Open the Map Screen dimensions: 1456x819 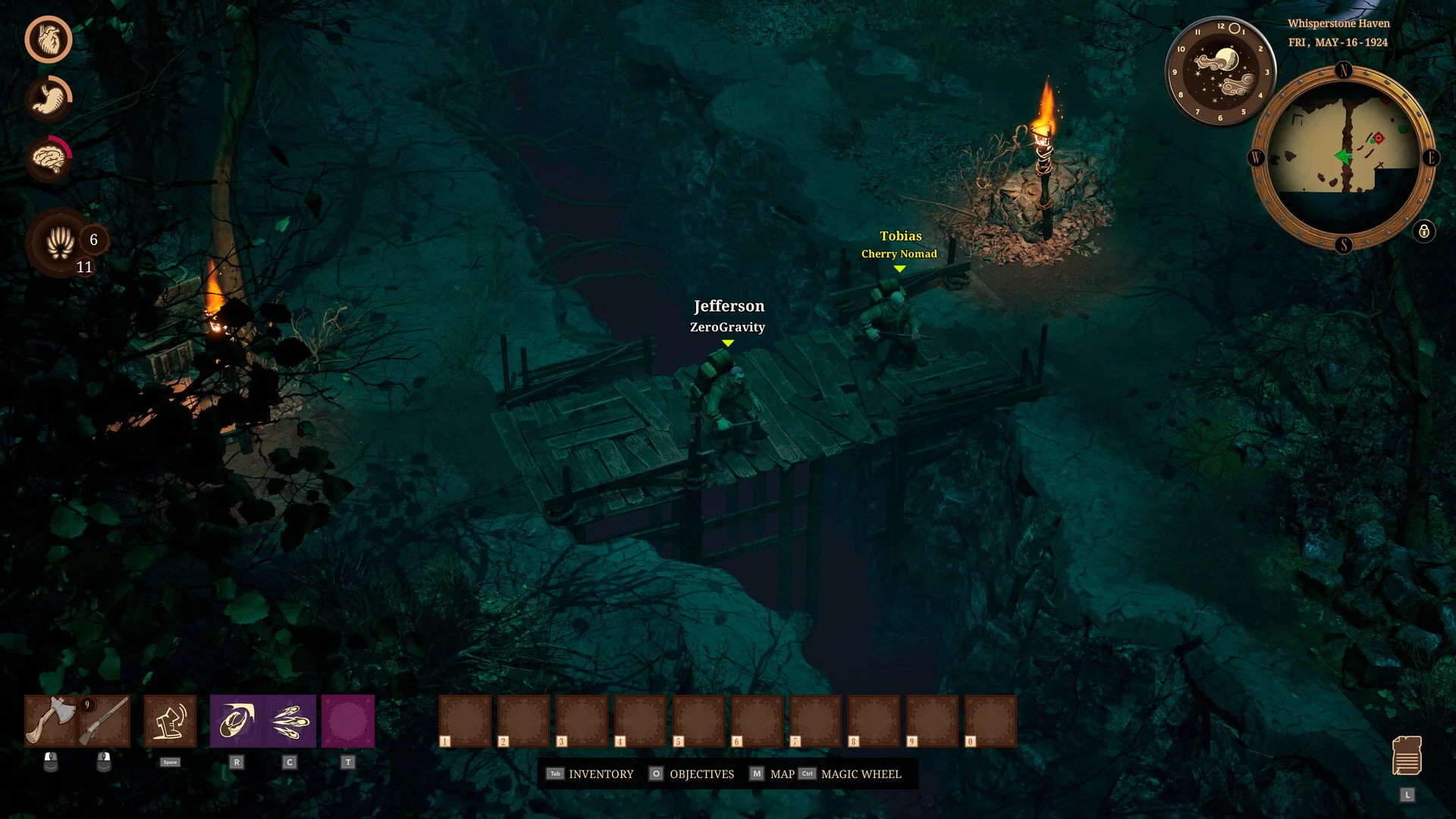pos(772,774)
